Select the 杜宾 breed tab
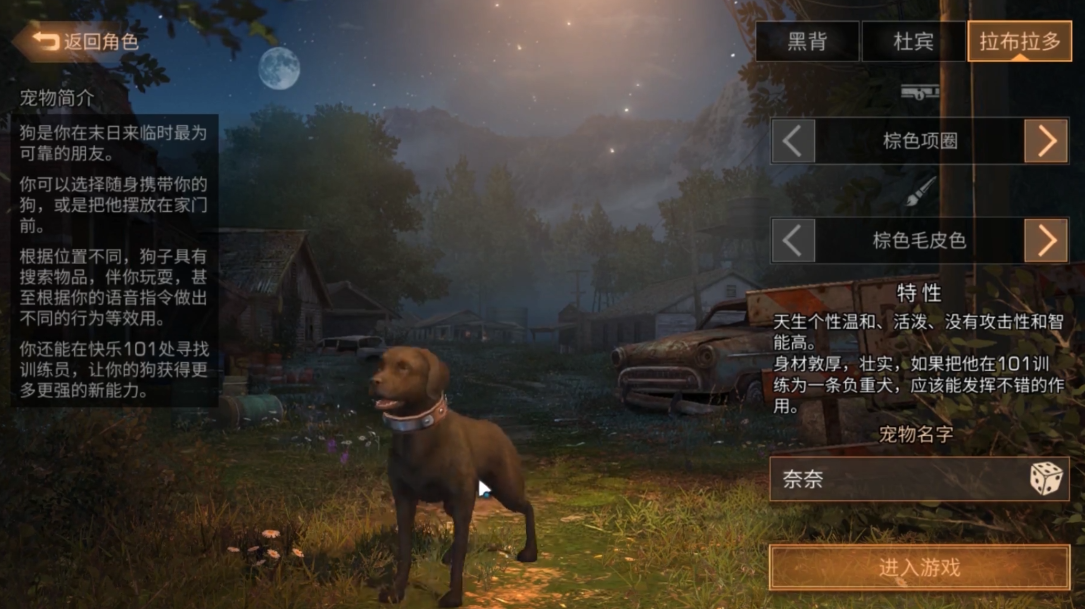 point(913,42)
